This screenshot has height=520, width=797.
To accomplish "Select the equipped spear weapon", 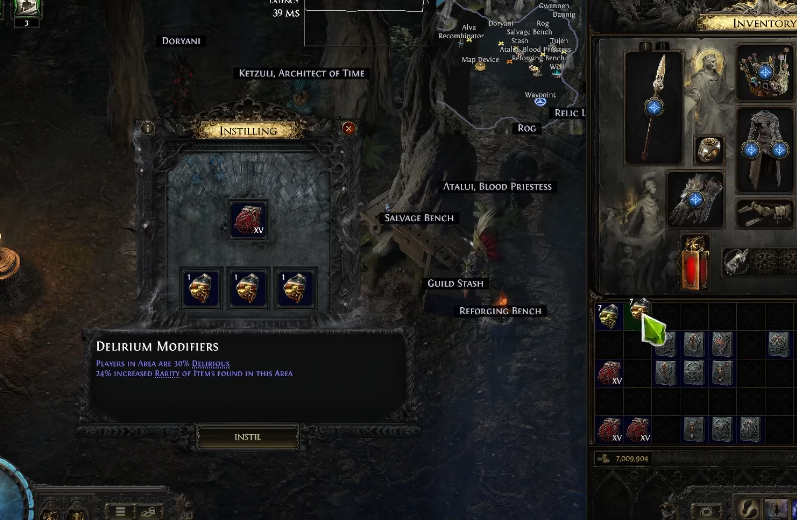I will [x=654, y=106].
